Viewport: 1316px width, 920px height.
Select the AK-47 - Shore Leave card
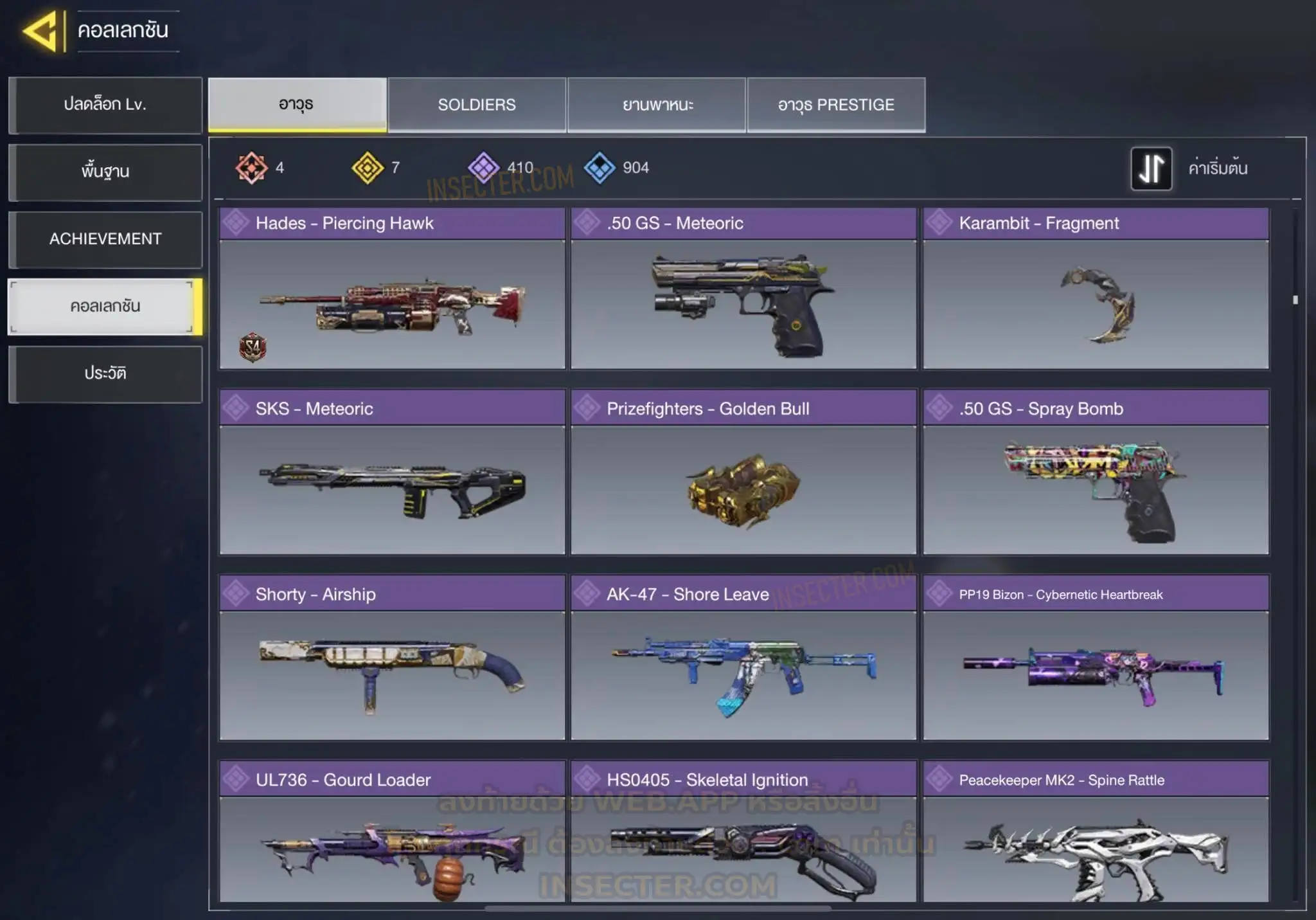(743, 658)
